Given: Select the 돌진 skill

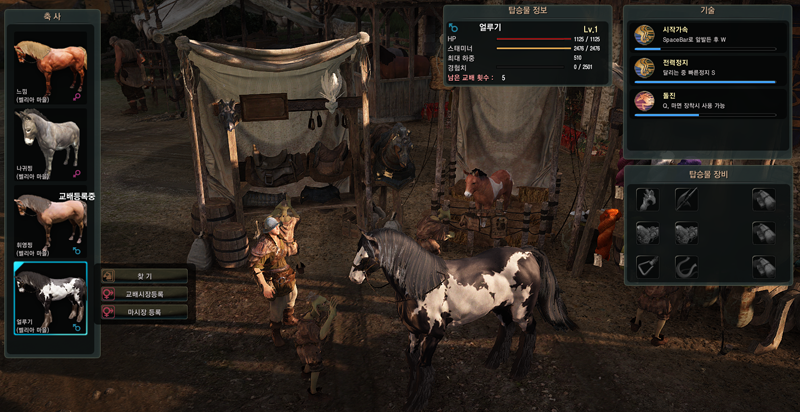Looking at the screenshot, I should pyautogui.click(x=706, y=101).
